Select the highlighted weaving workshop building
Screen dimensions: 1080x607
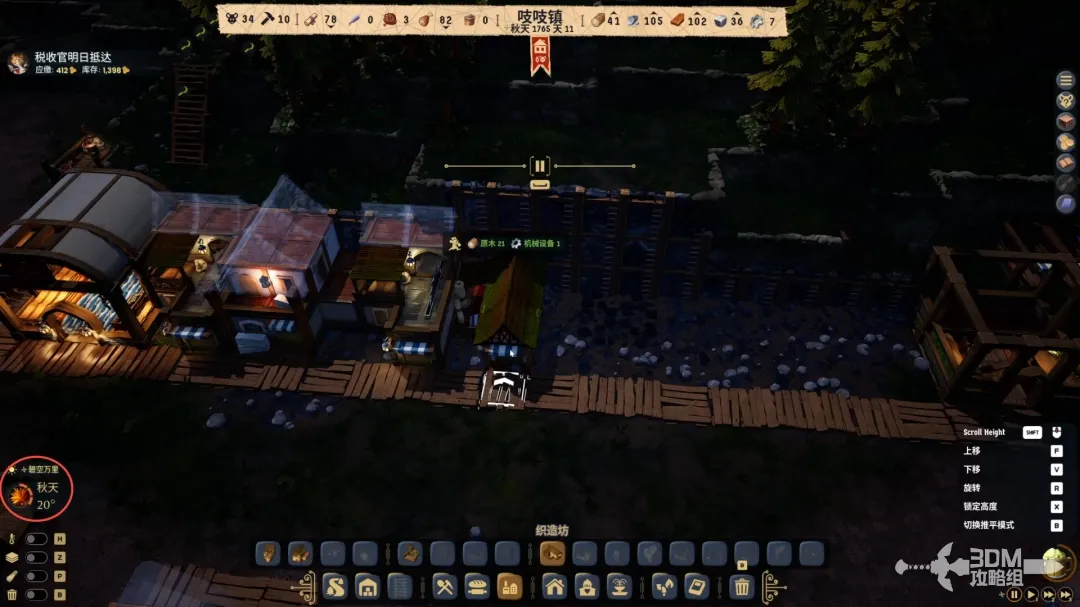pos(553,553)
